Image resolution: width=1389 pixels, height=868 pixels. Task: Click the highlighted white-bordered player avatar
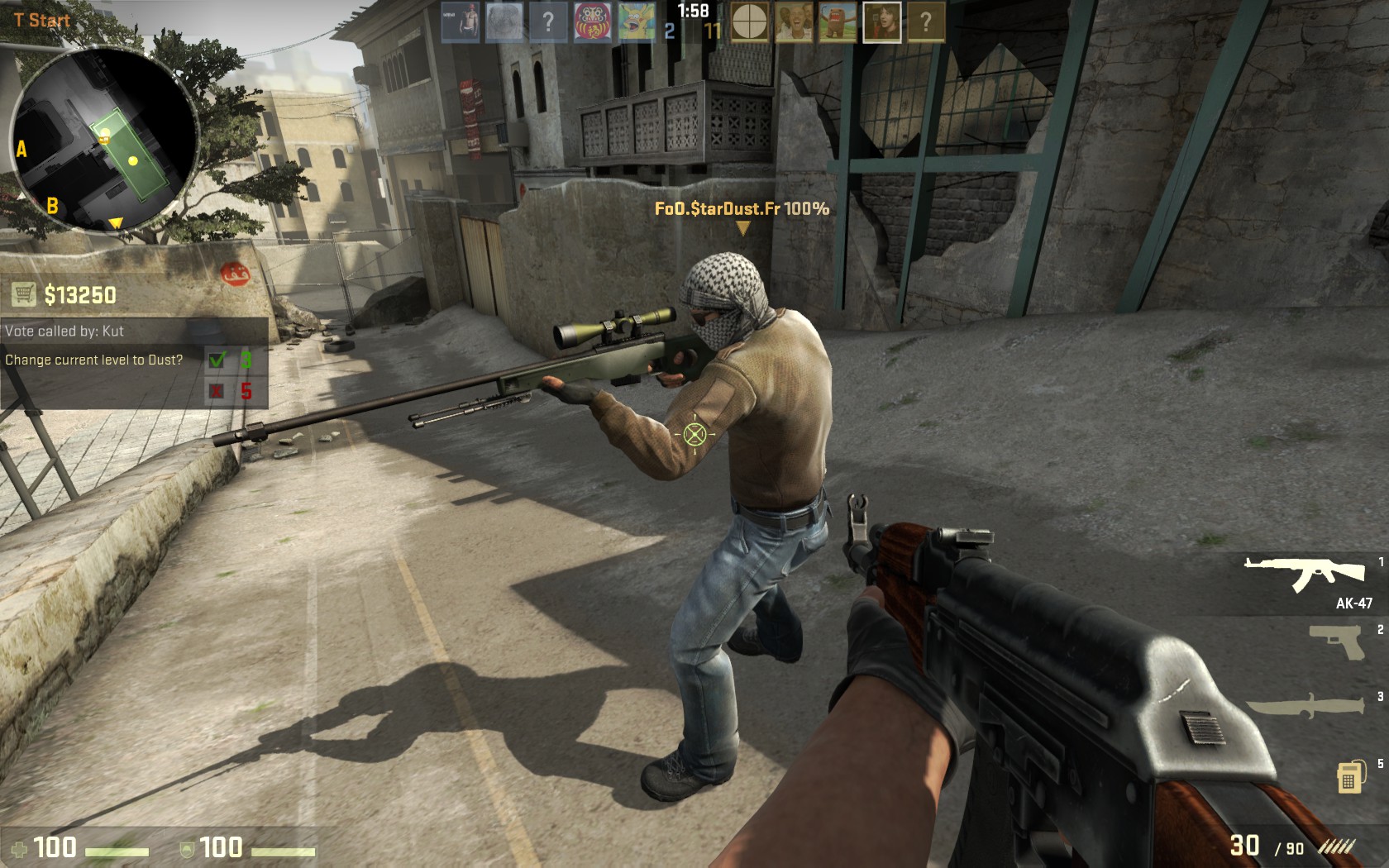pos(881,21)
